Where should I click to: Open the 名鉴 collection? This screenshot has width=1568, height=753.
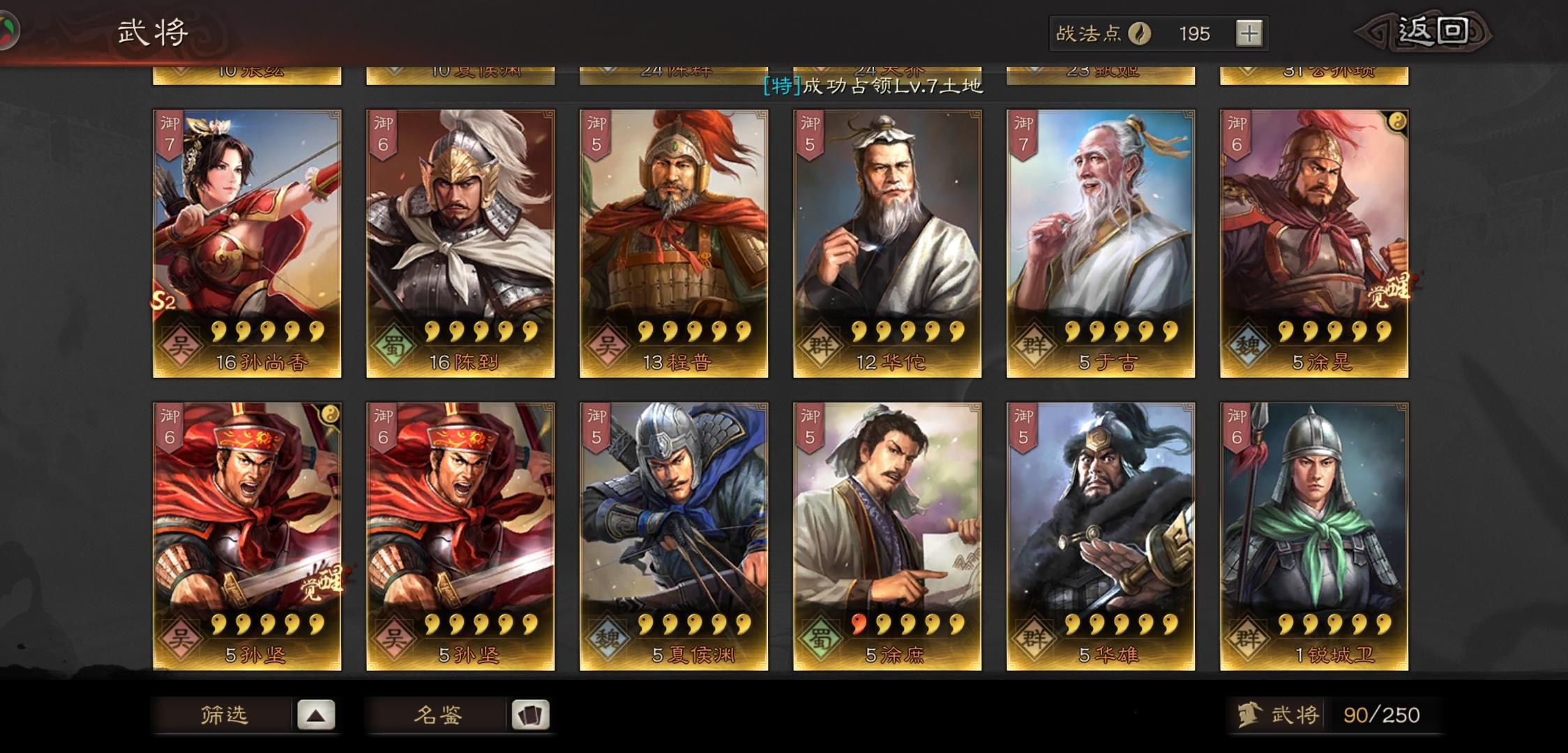(x=447, y=715)
